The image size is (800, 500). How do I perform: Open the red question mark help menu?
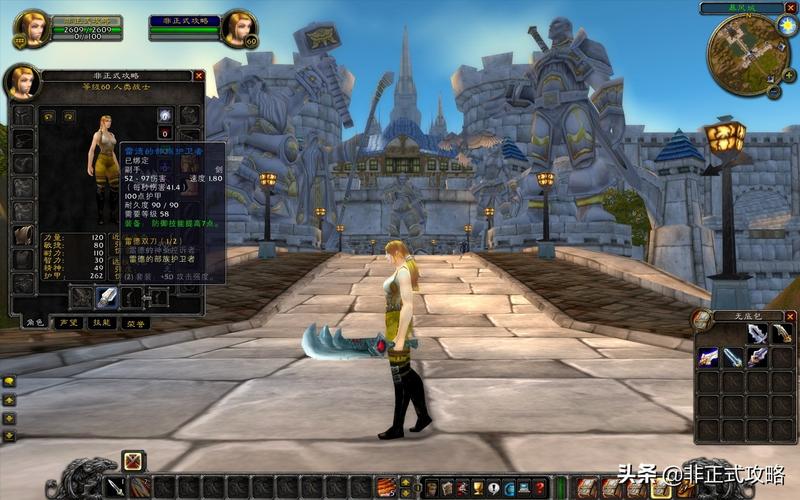pos(540,488)
